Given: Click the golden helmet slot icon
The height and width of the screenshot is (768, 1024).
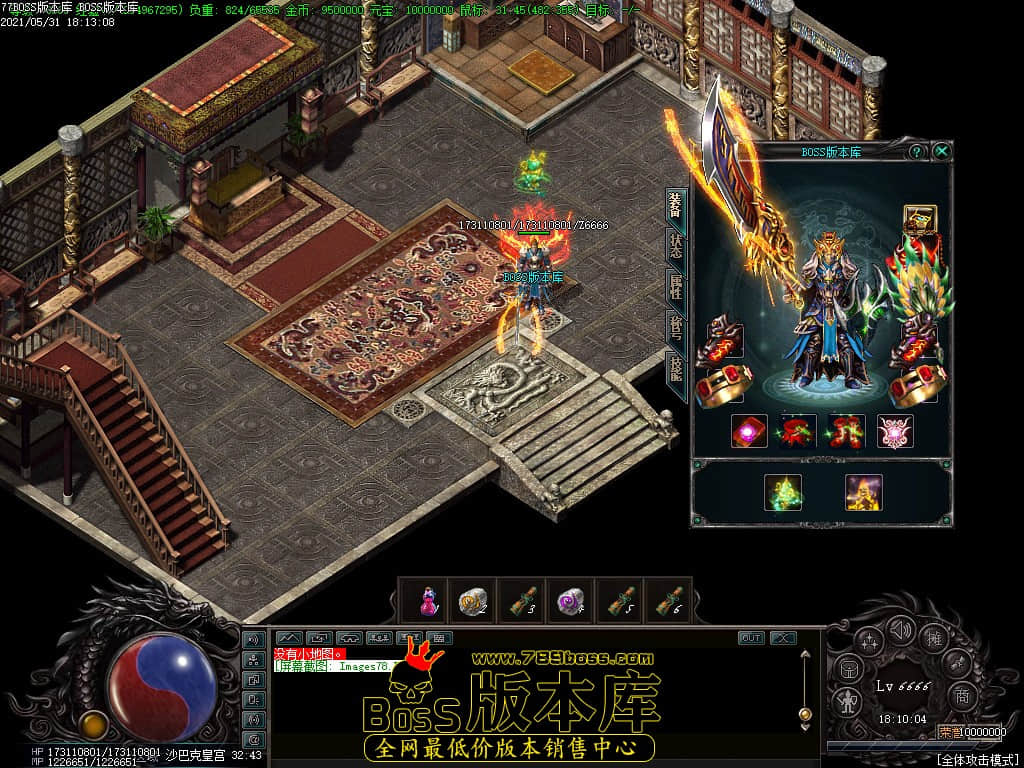Looking at the screenshot, I should pyautogui.click(x=919, y=219).
